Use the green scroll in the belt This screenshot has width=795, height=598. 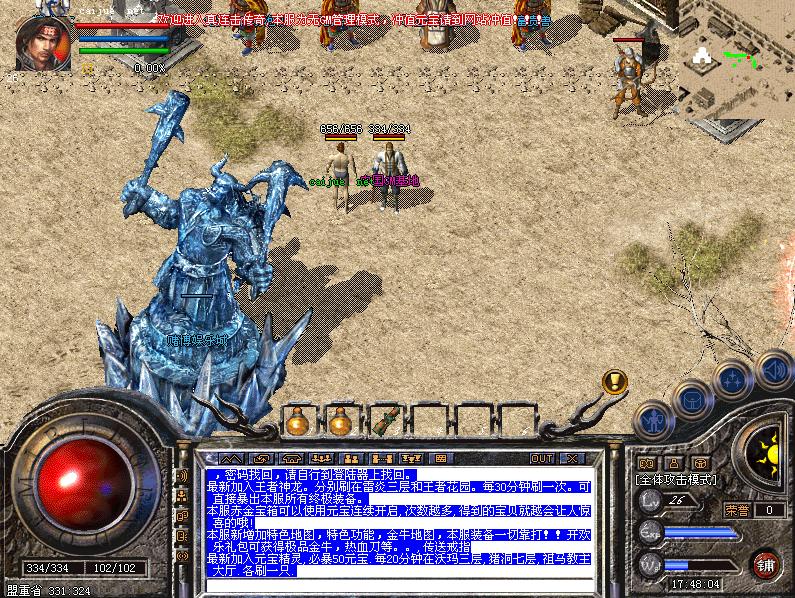tap(383, 420)
